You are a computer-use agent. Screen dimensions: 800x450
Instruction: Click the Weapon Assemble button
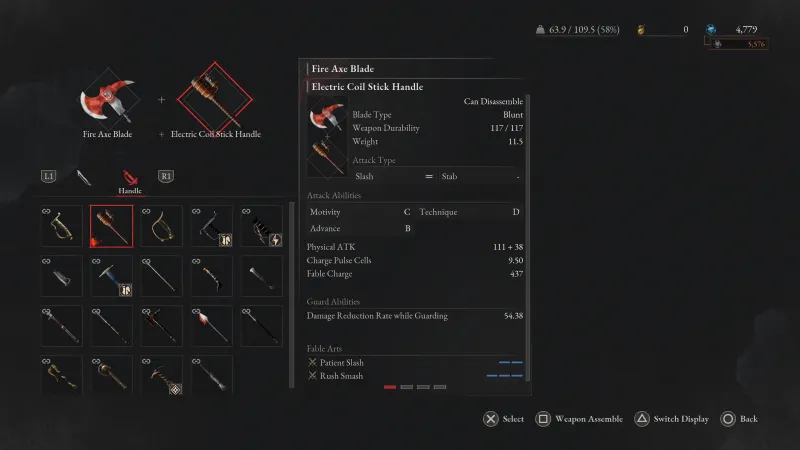tap(582, 419)
